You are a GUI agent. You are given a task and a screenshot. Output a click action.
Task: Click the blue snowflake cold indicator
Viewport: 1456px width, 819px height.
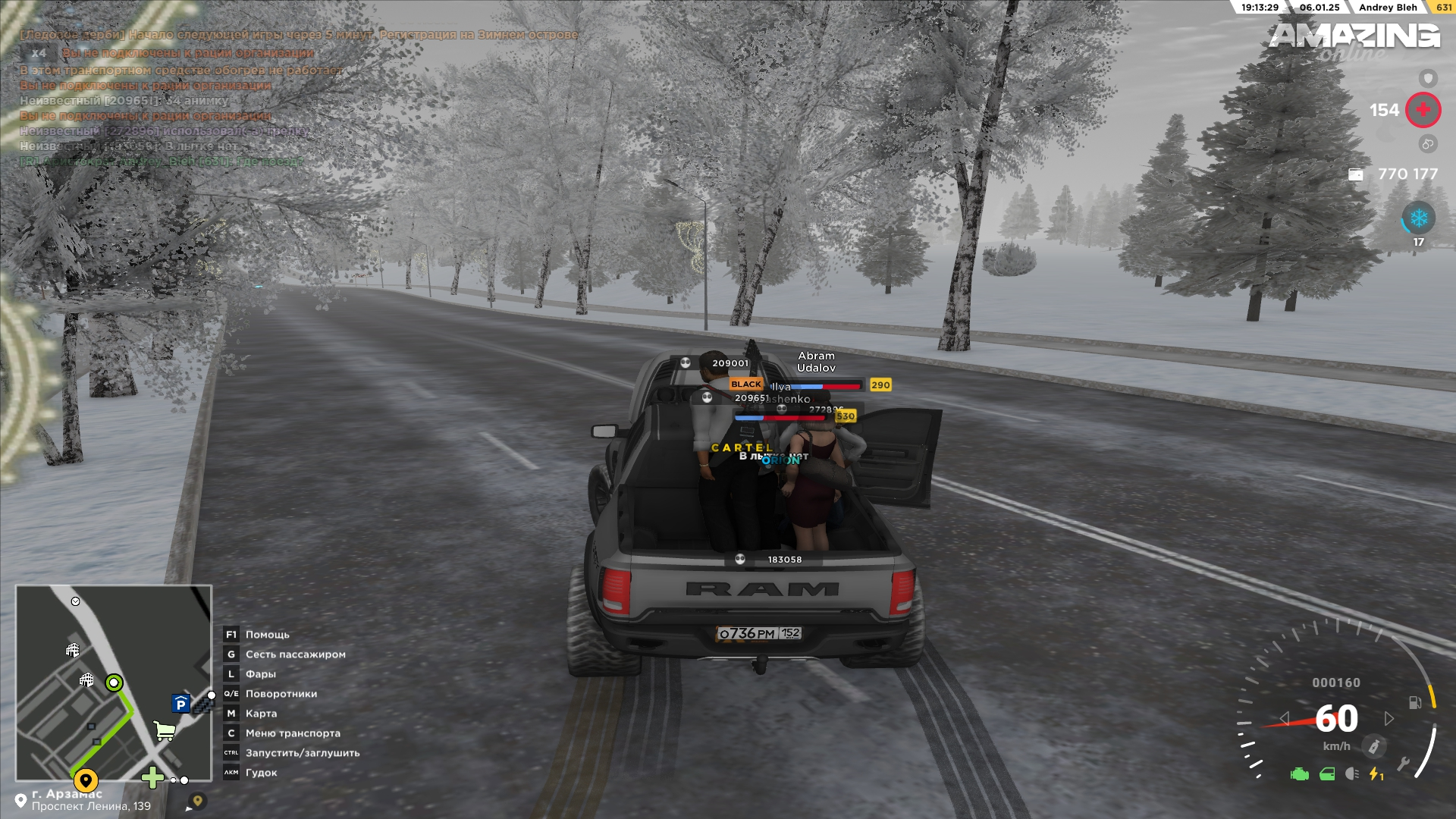(1418, 218)
